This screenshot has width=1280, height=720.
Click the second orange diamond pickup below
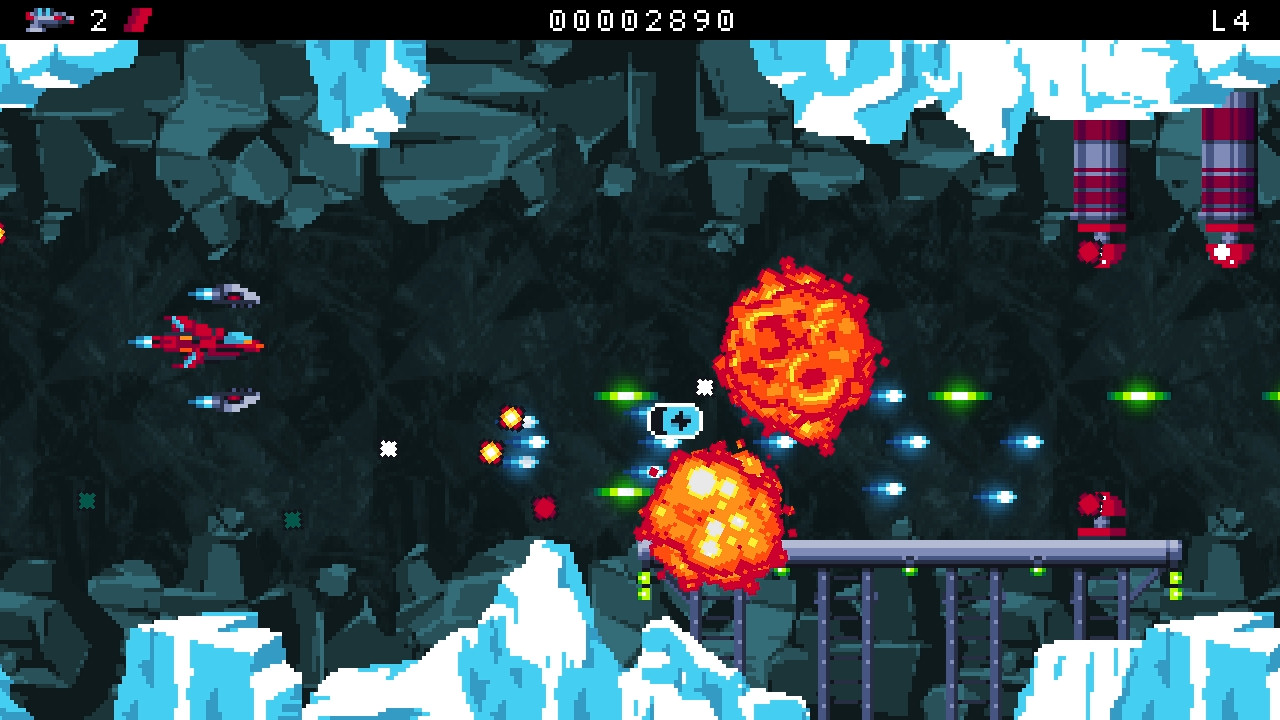(x=491, y=451)
